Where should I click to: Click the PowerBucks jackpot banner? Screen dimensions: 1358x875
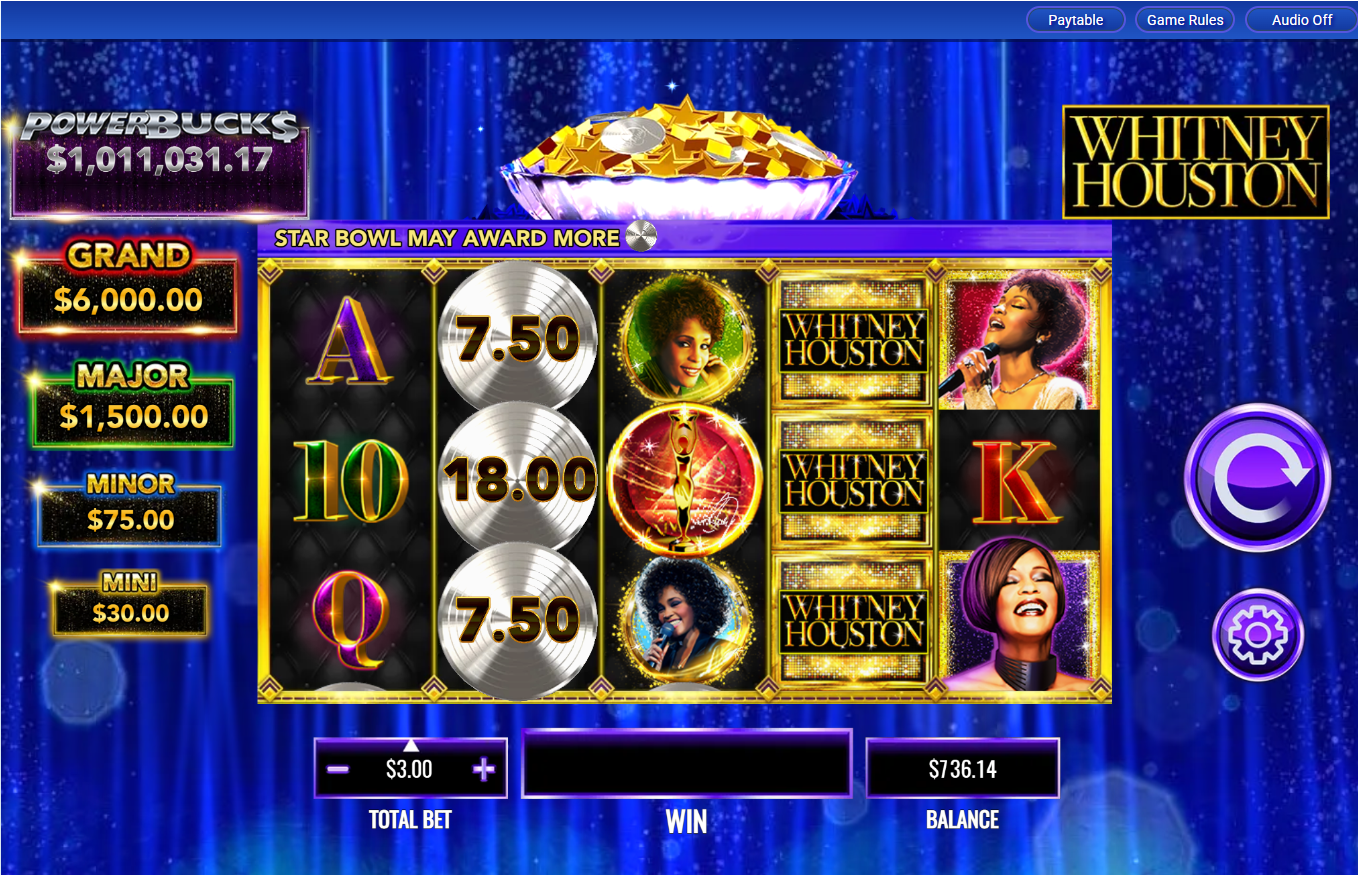click(x=159, y=160)
